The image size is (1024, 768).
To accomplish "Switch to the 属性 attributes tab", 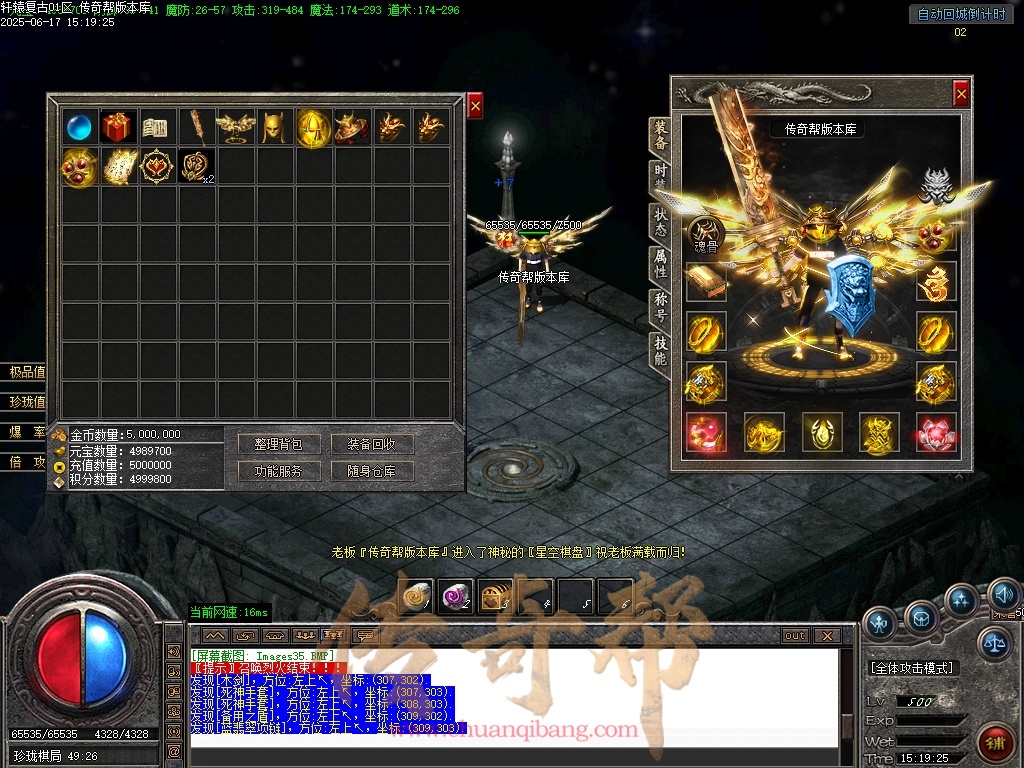I will 660,263.
